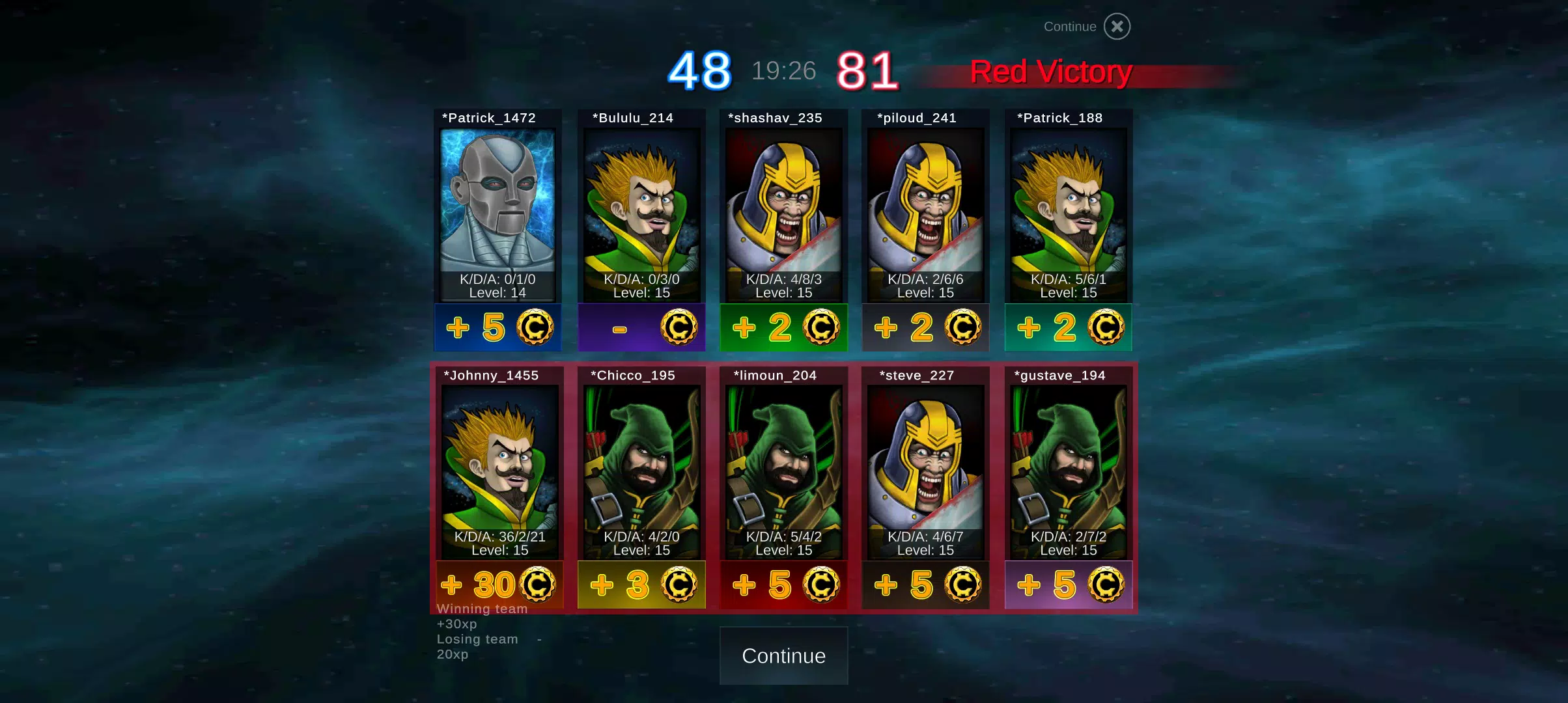Click the coin icon on piloud_241's reward bar

(964, 327)
